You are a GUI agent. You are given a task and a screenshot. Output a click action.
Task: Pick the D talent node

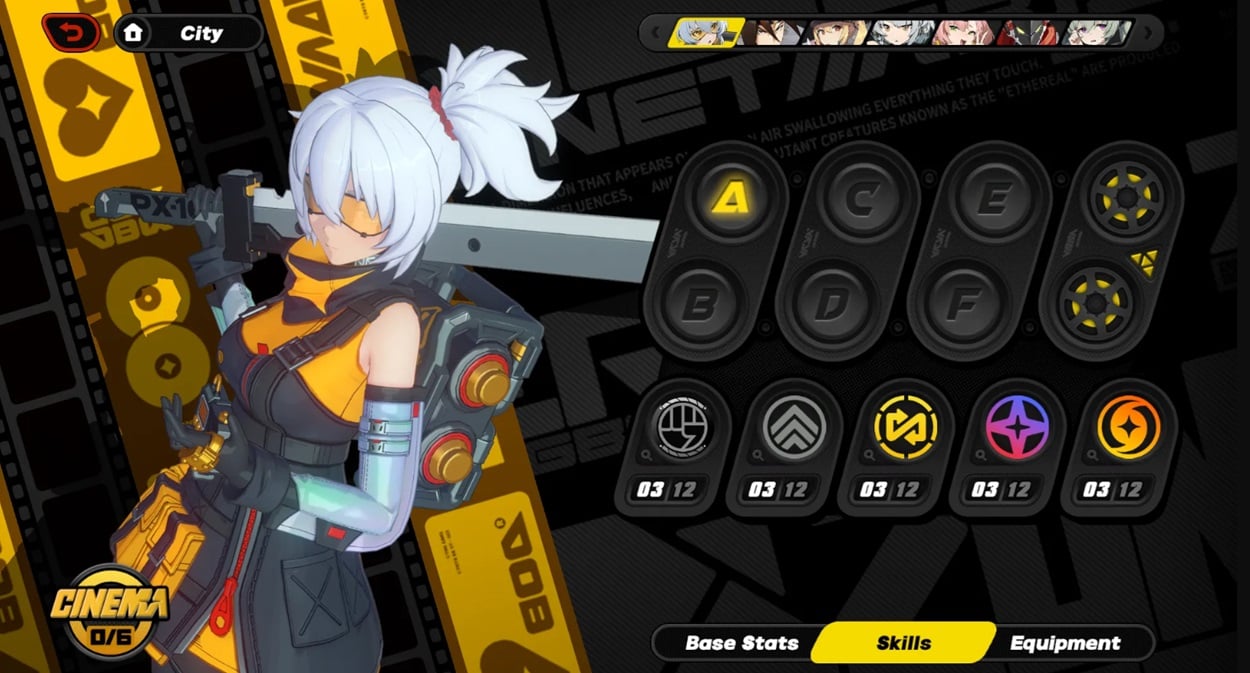(x=829, y=305)
